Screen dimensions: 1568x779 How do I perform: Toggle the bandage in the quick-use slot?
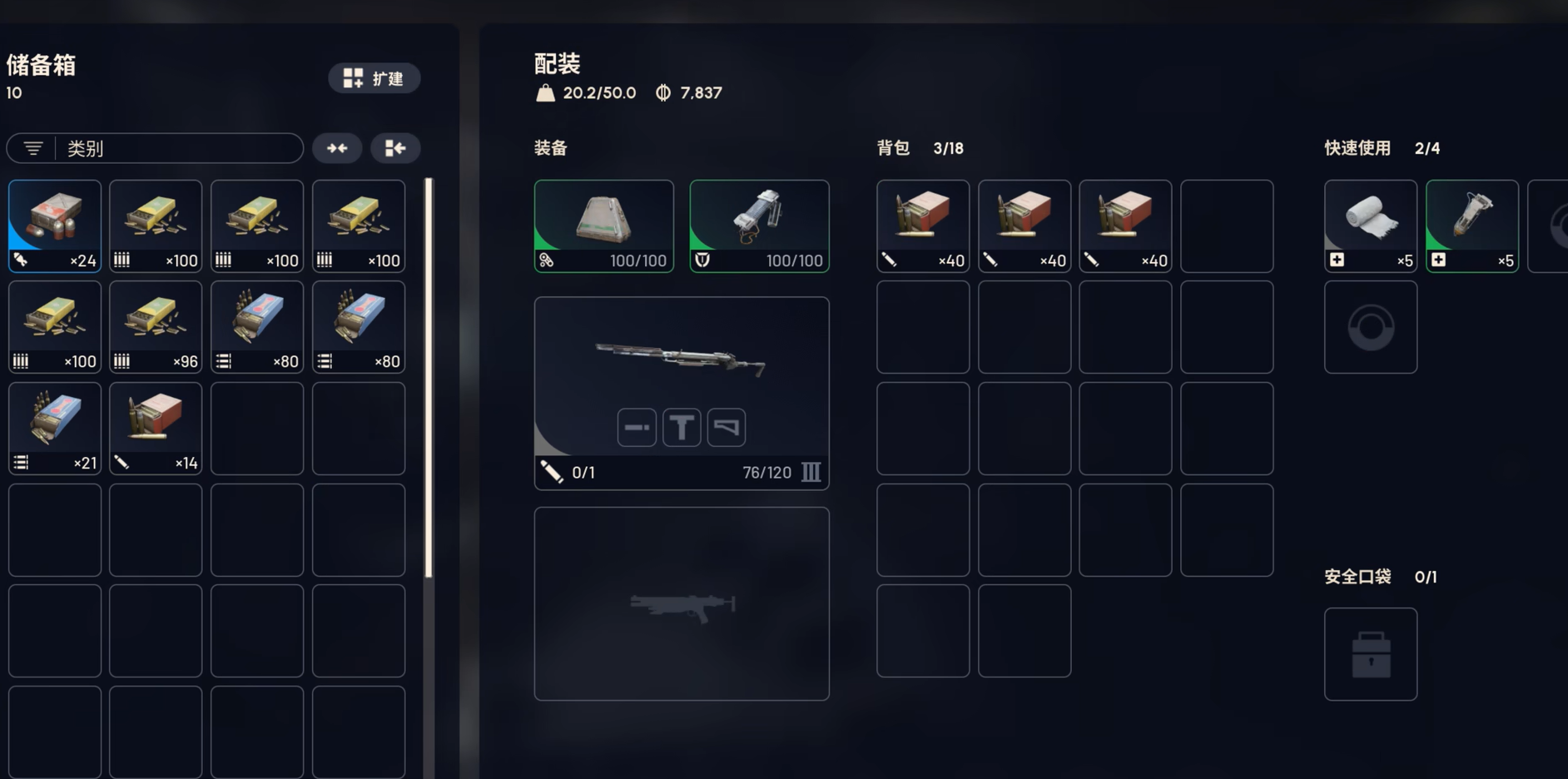(x=1370, y=225)
